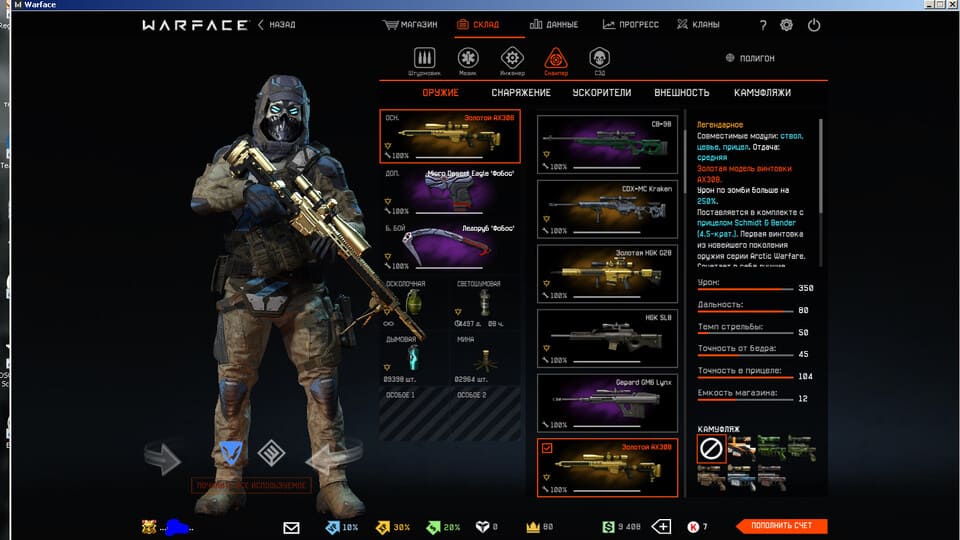960x540 pixels.
Task: Select the Инженер class icon
Action: point(512,60)
